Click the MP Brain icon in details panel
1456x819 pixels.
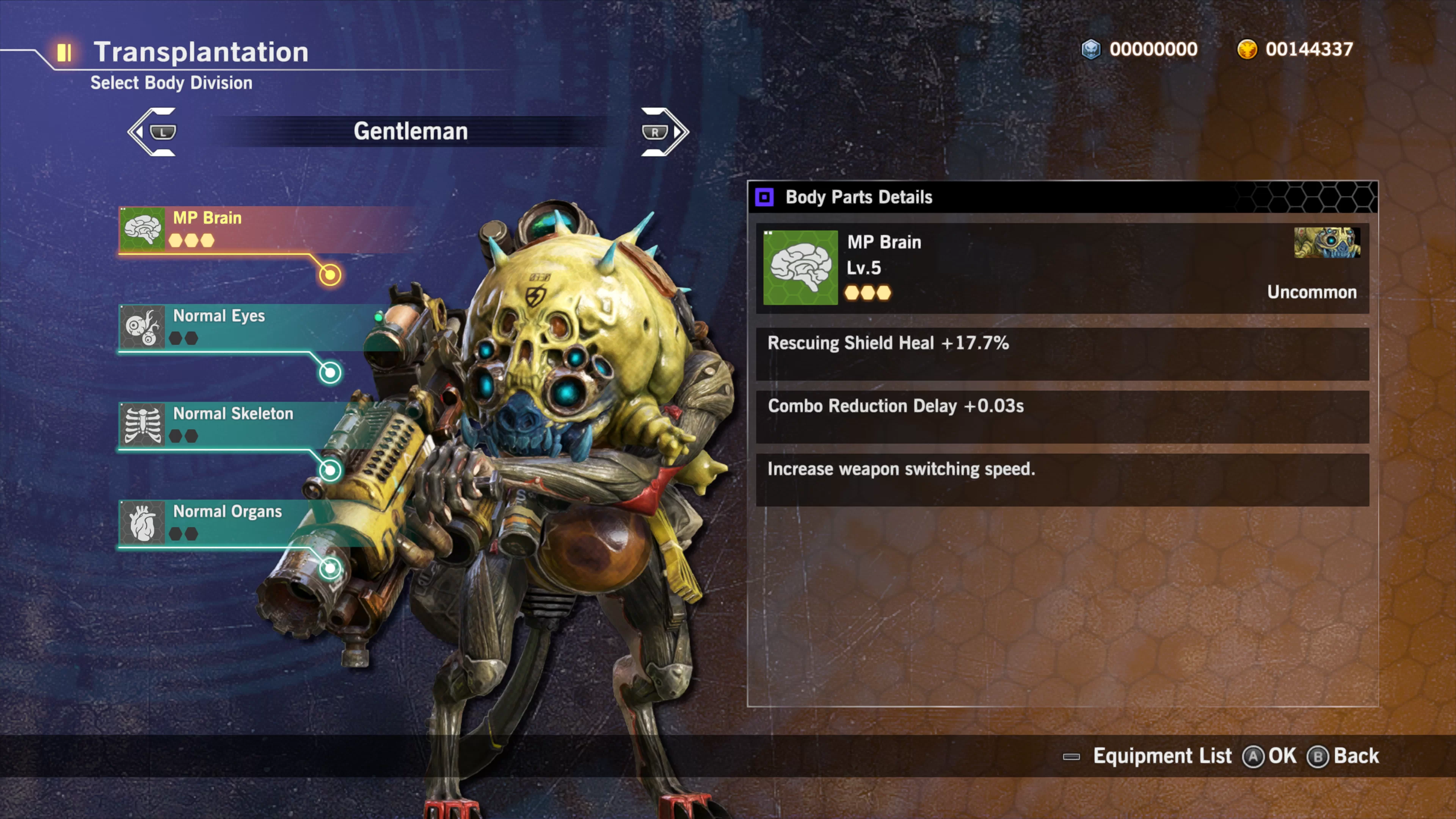[800, 267]
